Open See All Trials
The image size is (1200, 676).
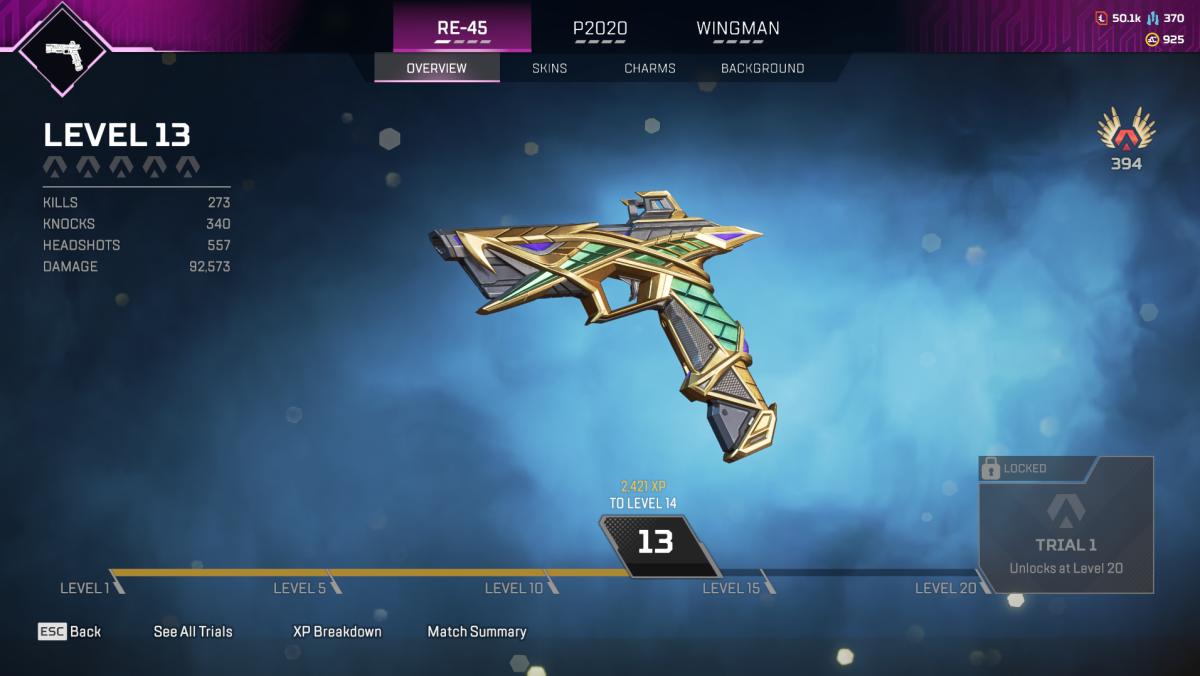click(x=193, y=631)
